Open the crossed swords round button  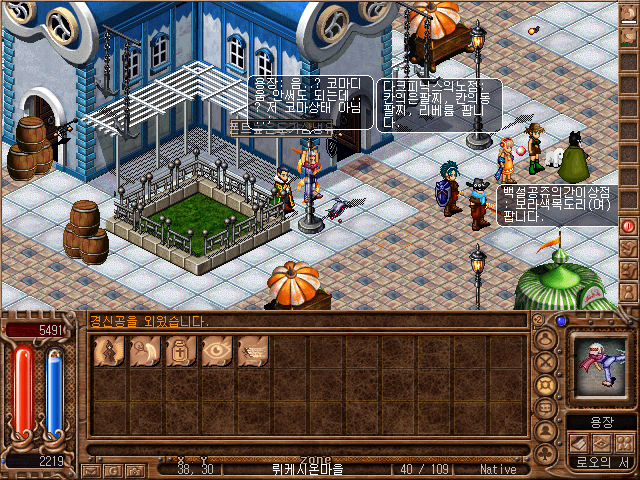(x=546, y=363)
